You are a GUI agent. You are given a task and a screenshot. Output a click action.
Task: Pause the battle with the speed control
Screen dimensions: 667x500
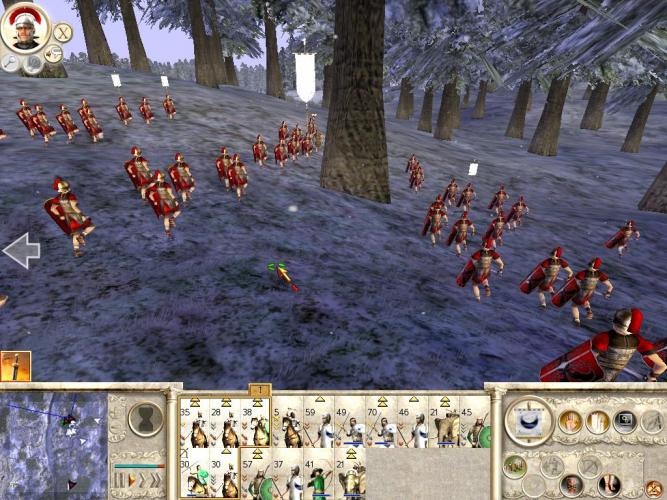pos(118,479)
